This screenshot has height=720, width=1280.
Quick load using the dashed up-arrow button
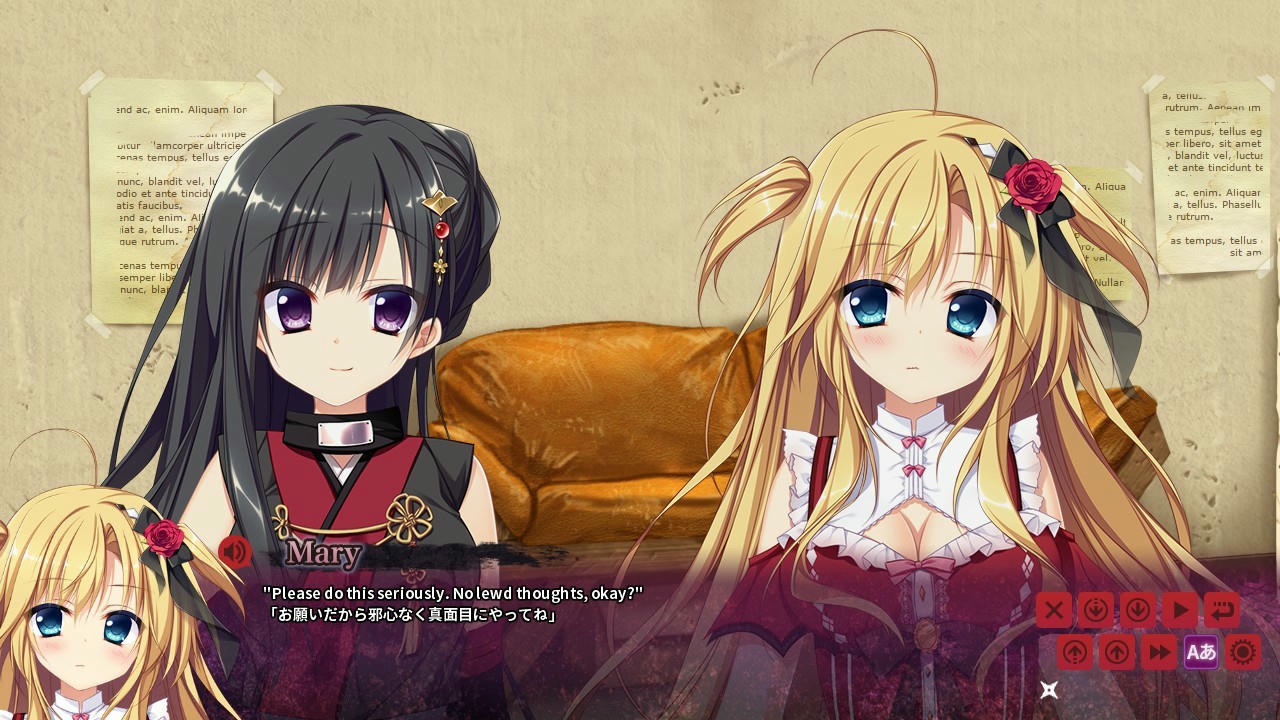(1075, 652)
